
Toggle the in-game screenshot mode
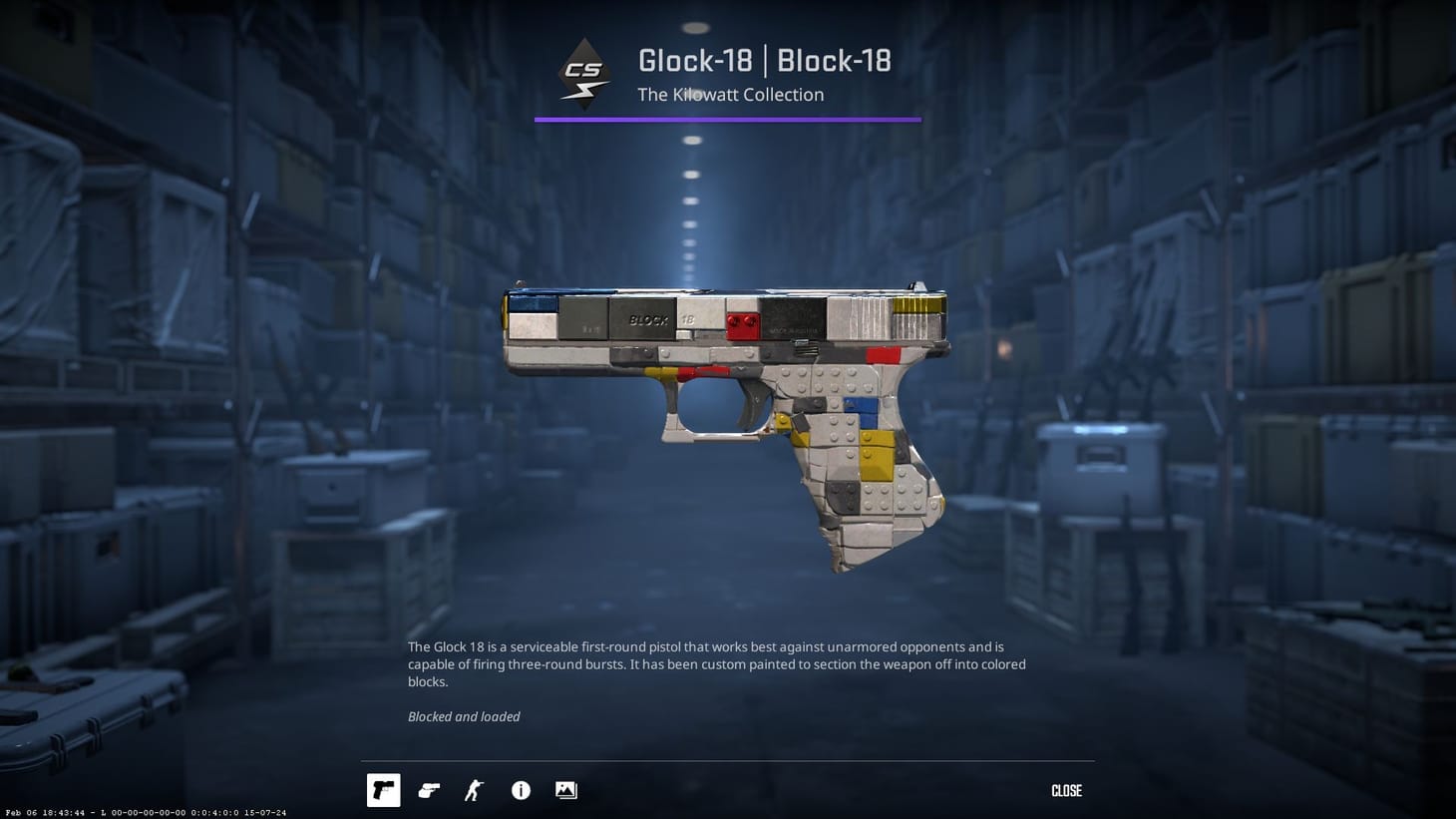pos(565,790)
